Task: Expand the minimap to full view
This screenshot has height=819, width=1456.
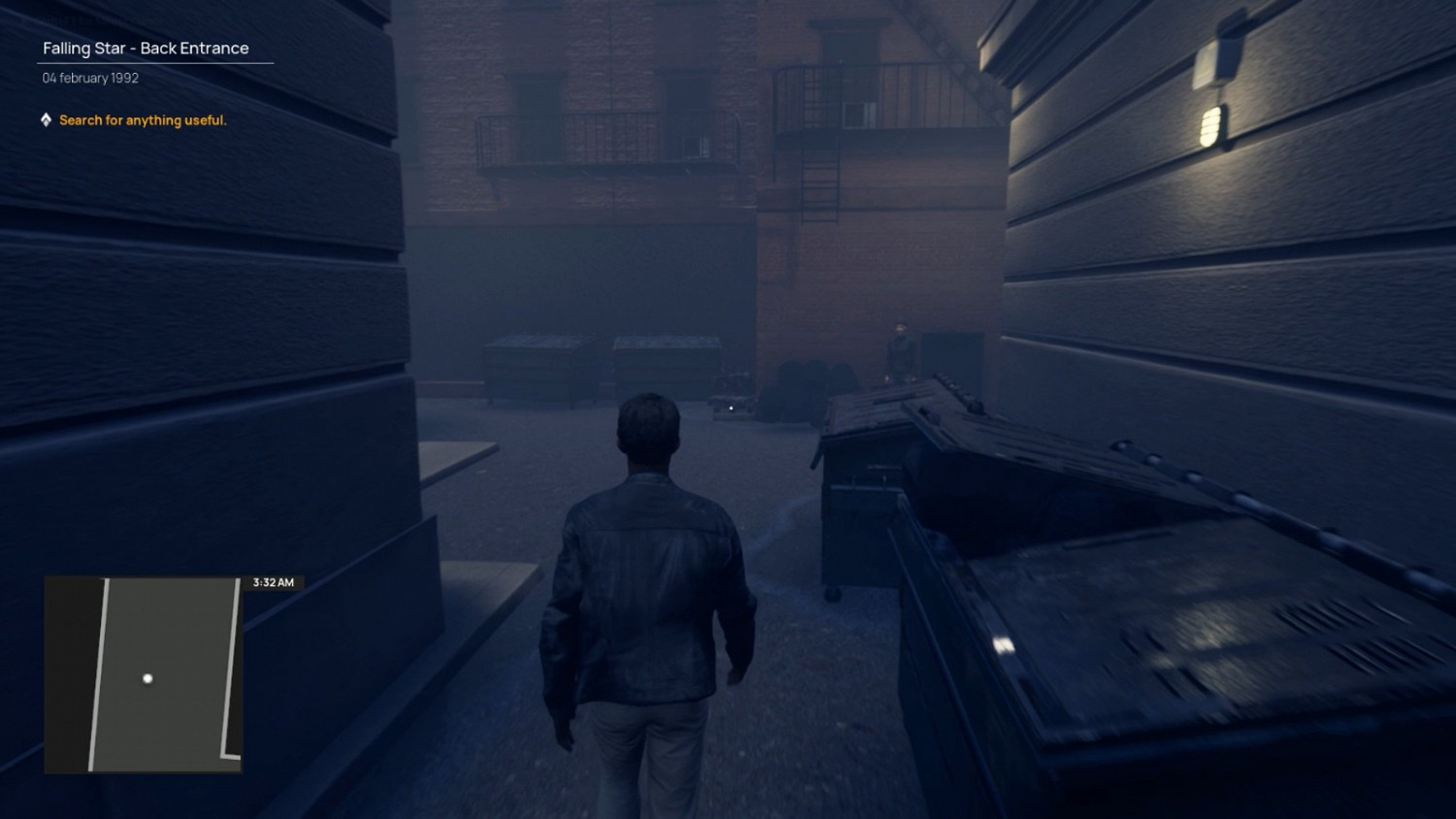Action: coord(142,676)
